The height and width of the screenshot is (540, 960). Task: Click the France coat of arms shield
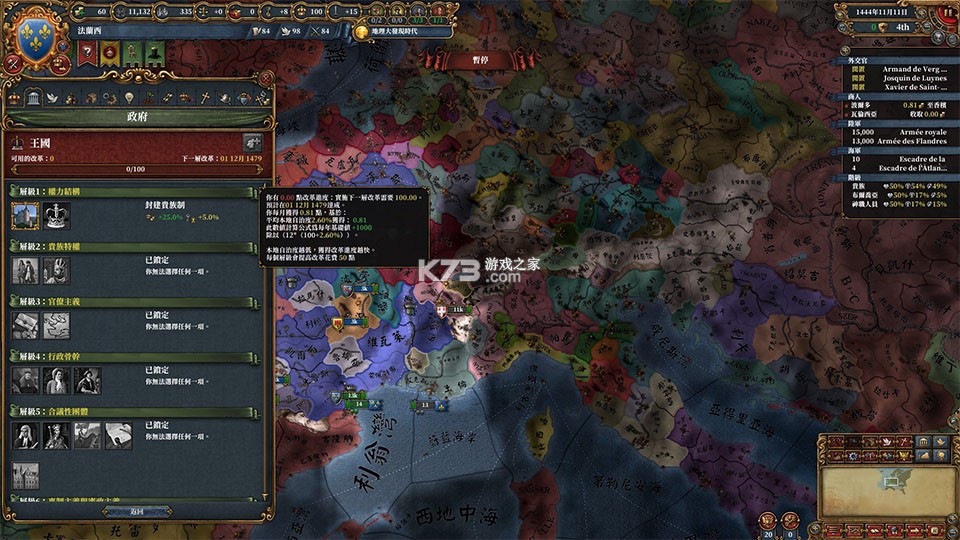[37, 38]
